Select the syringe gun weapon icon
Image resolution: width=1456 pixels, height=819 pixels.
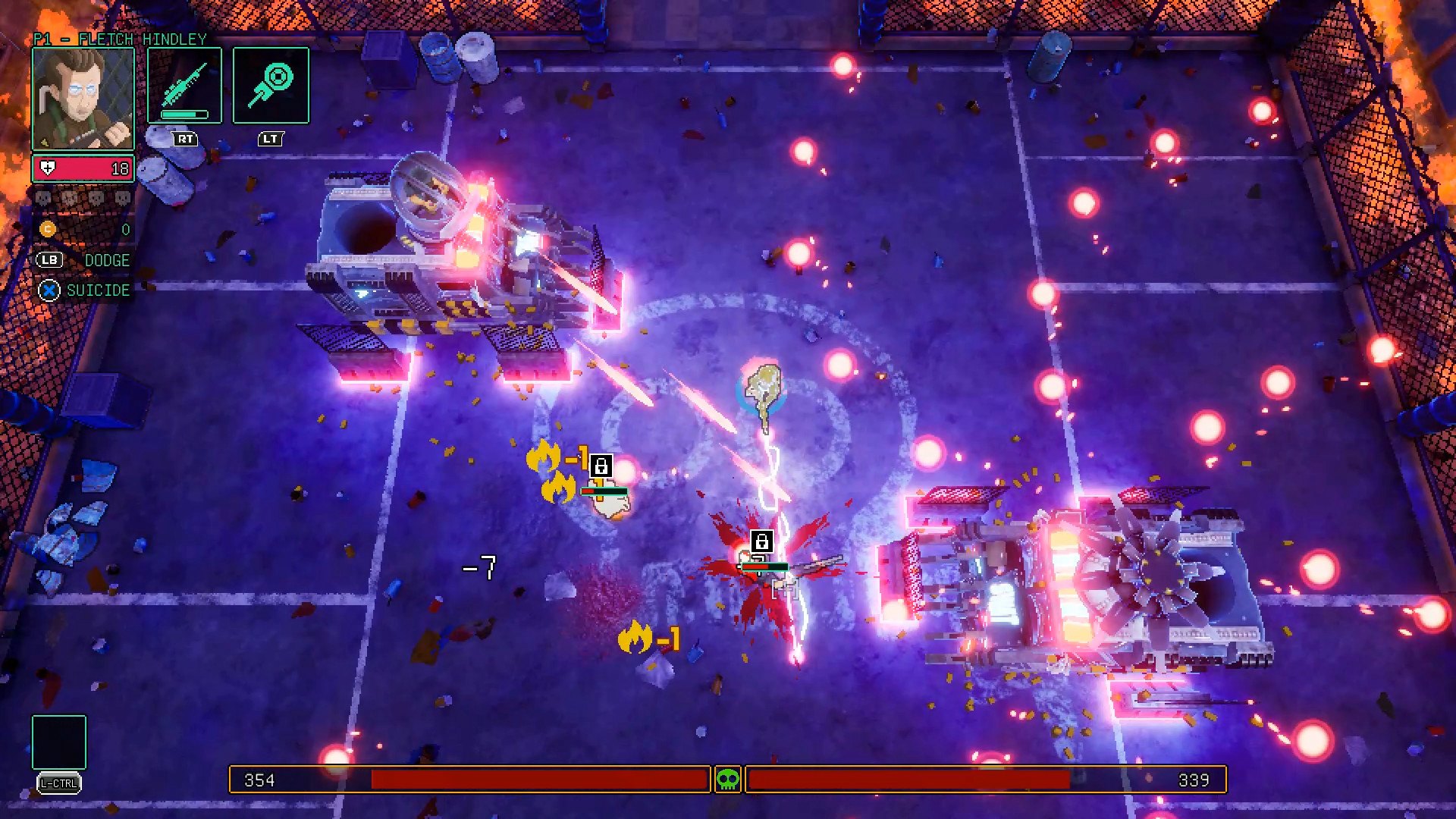coord(185,85)
